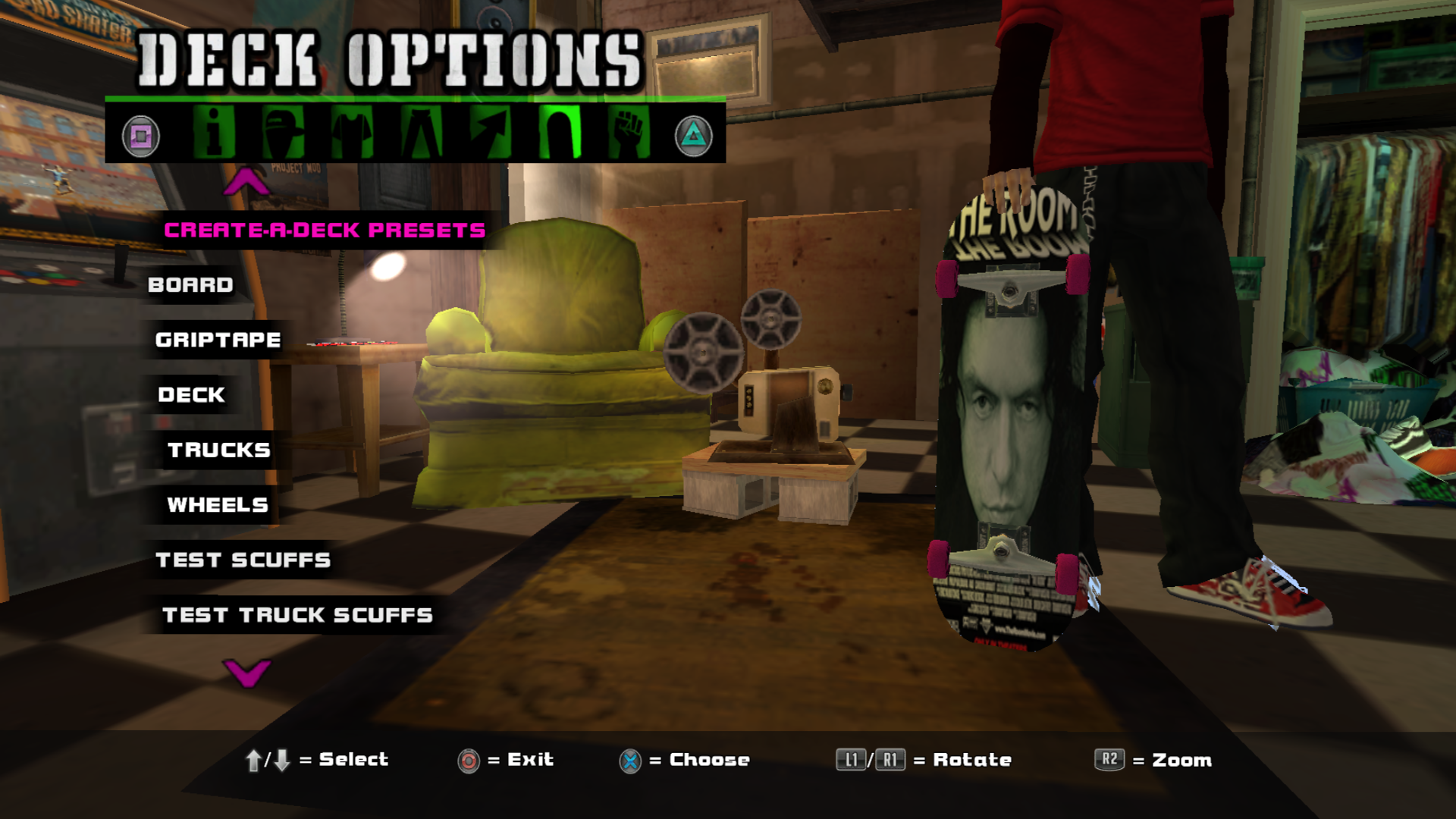Image resolution: width=1456 pixels, height=819 pixels.
Task: Open the Wheels option
Action: [217, 505]
